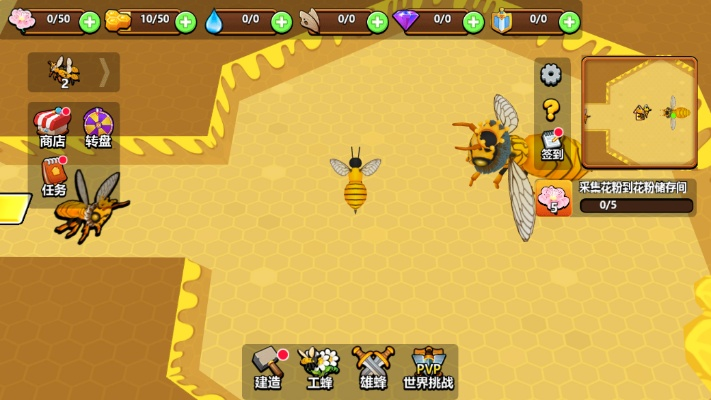Expand the bee count panel arrow
Image resolution: width=711 pixels, height=400 pixels.
pos(104,72)
